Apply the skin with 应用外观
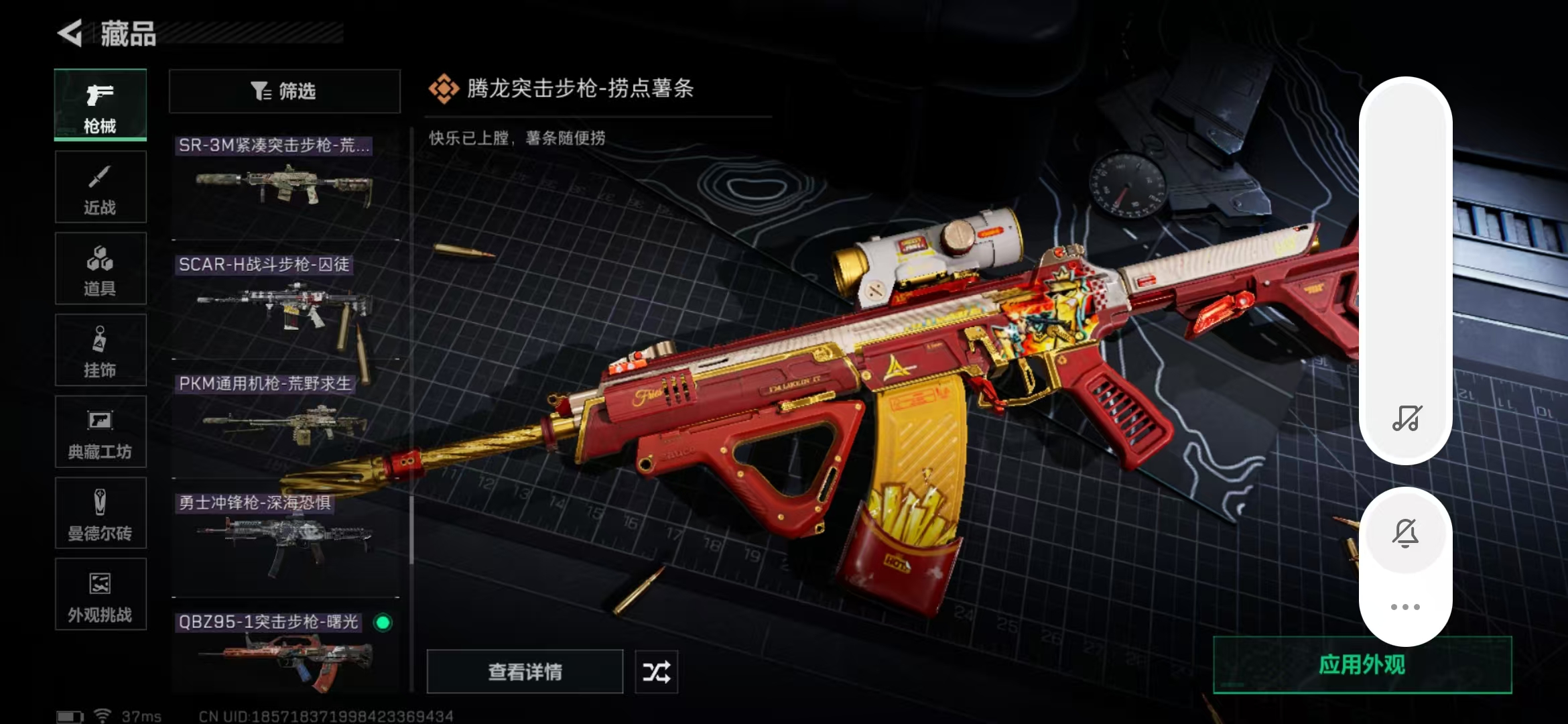The width and height of the screenshot is (1568, 724). [x=1362, y=664]
